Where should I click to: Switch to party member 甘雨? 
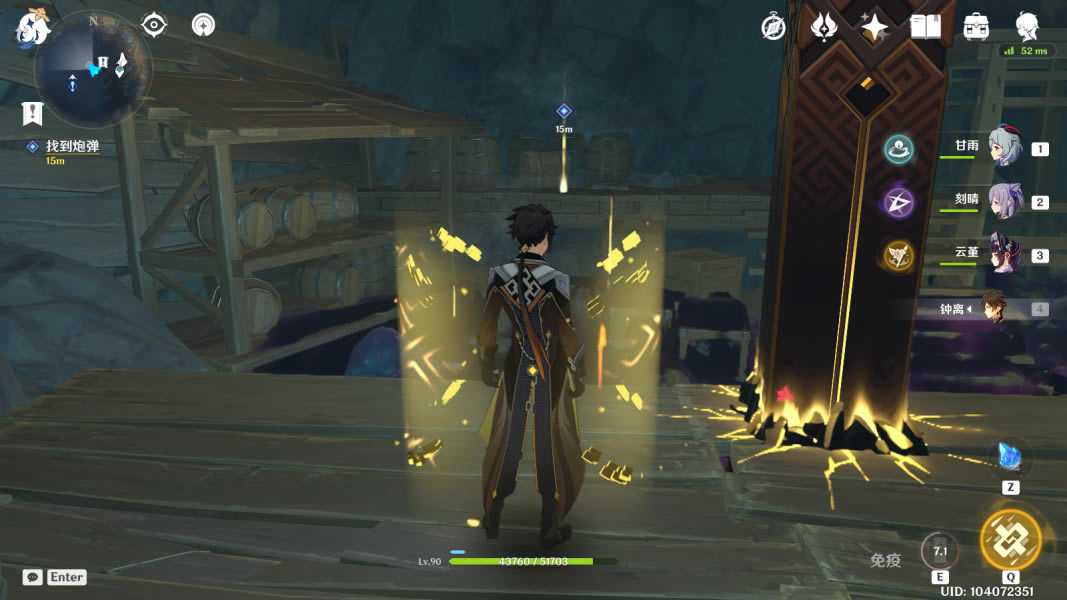[1003, 148]
